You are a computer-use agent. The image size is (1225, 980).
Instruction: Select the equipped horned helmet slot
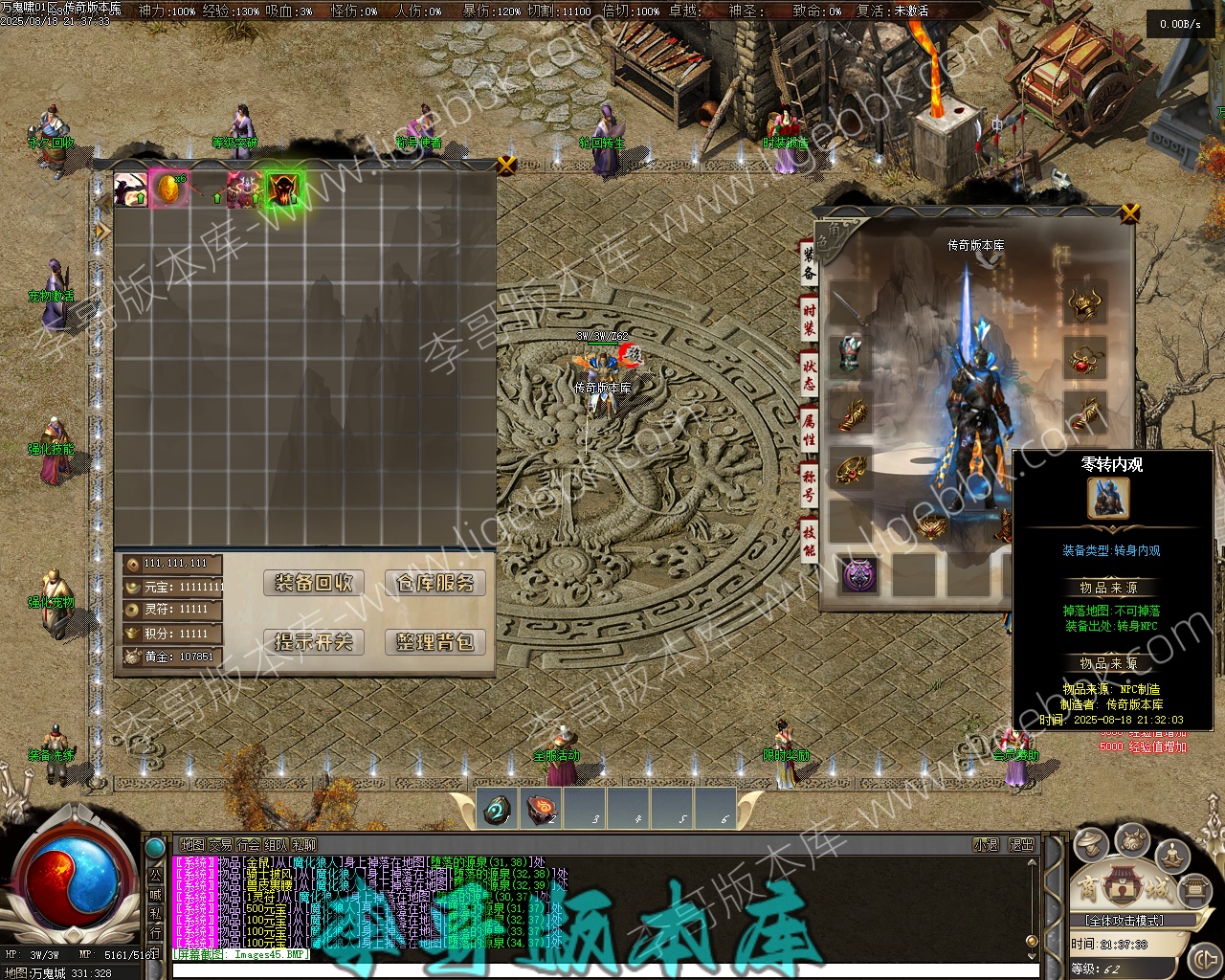pos(1084,304)
